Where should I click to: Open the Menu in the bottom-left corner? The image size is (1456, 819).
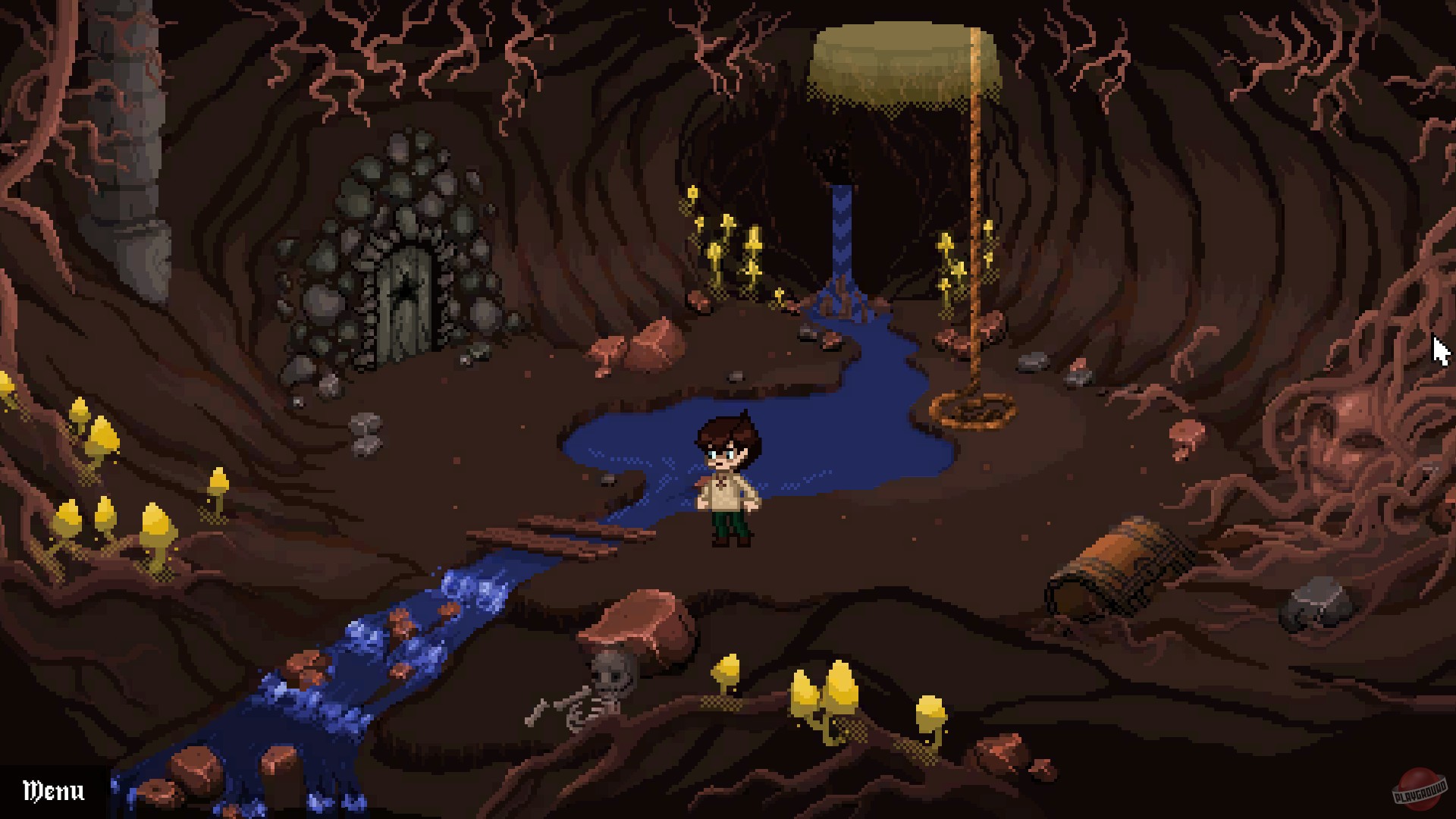tap(53, 790)
